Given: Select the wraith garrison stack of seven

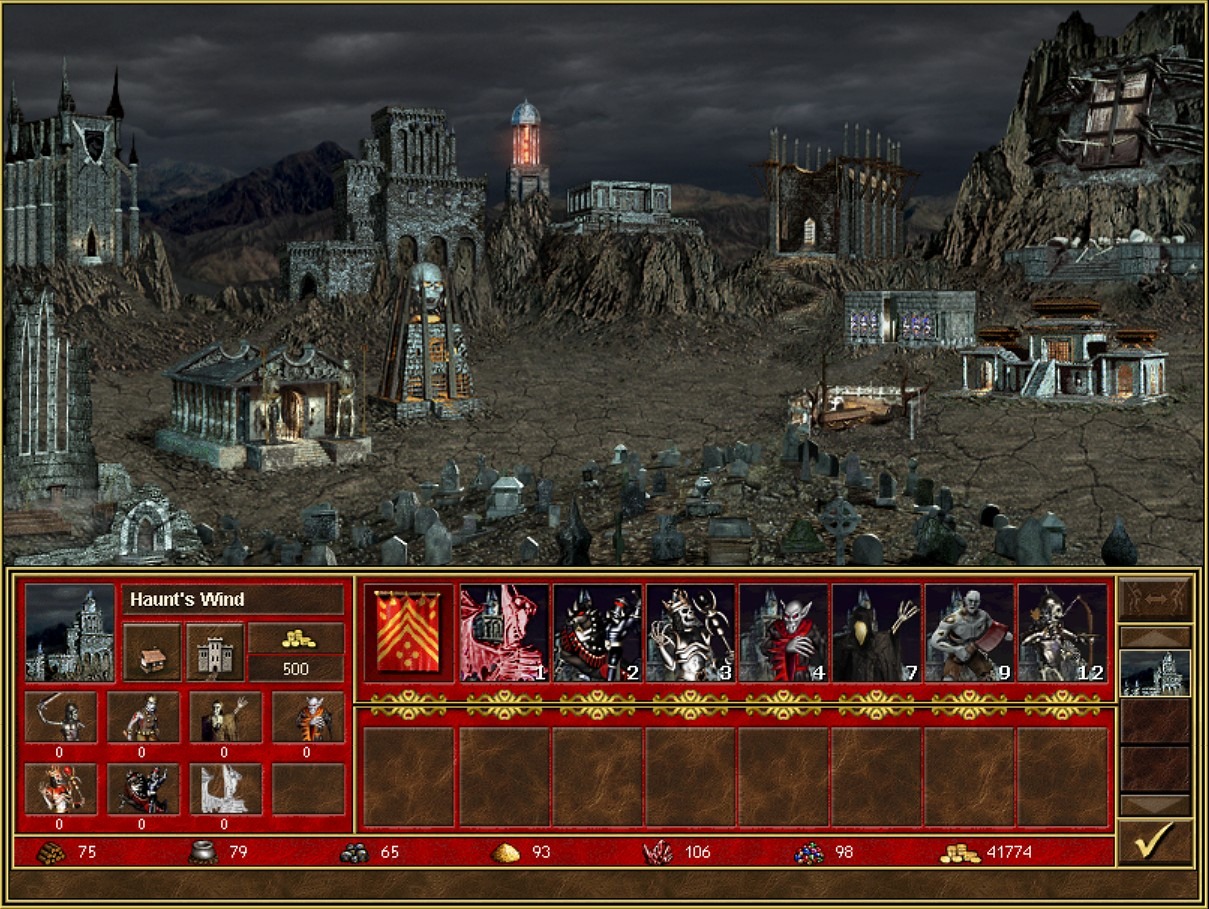Looking at the screenshot, I should coord(876,634).
